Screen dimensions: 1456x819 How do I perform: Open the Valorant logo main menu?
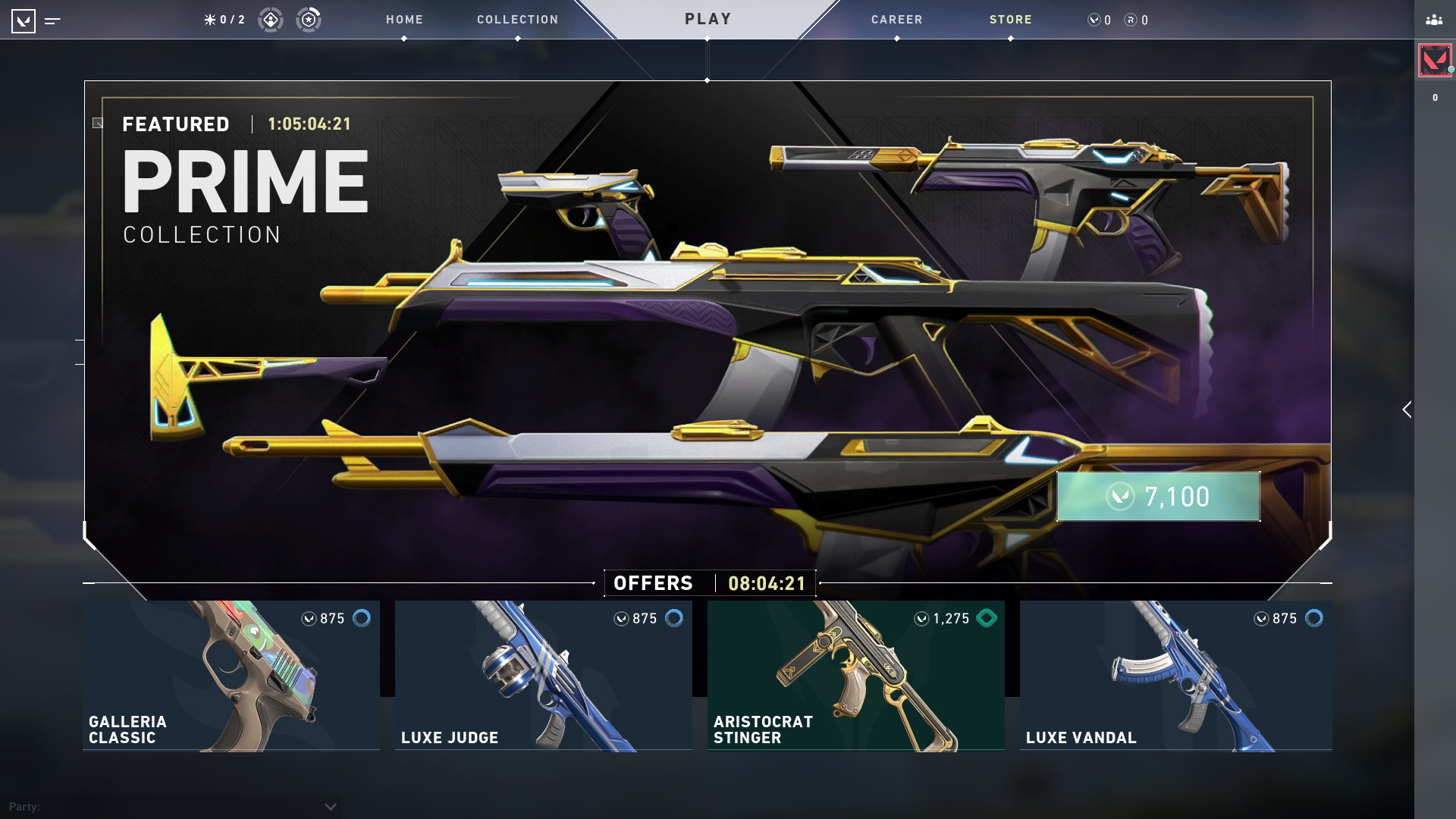[x=24, y=20]
